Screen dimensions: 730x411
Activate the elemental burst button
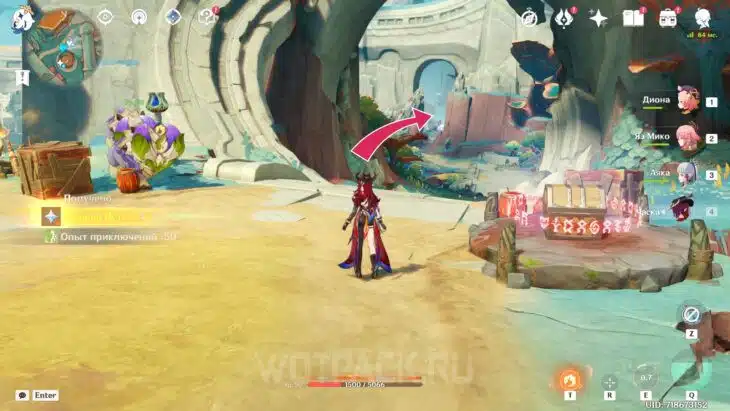tap(690, 374)
